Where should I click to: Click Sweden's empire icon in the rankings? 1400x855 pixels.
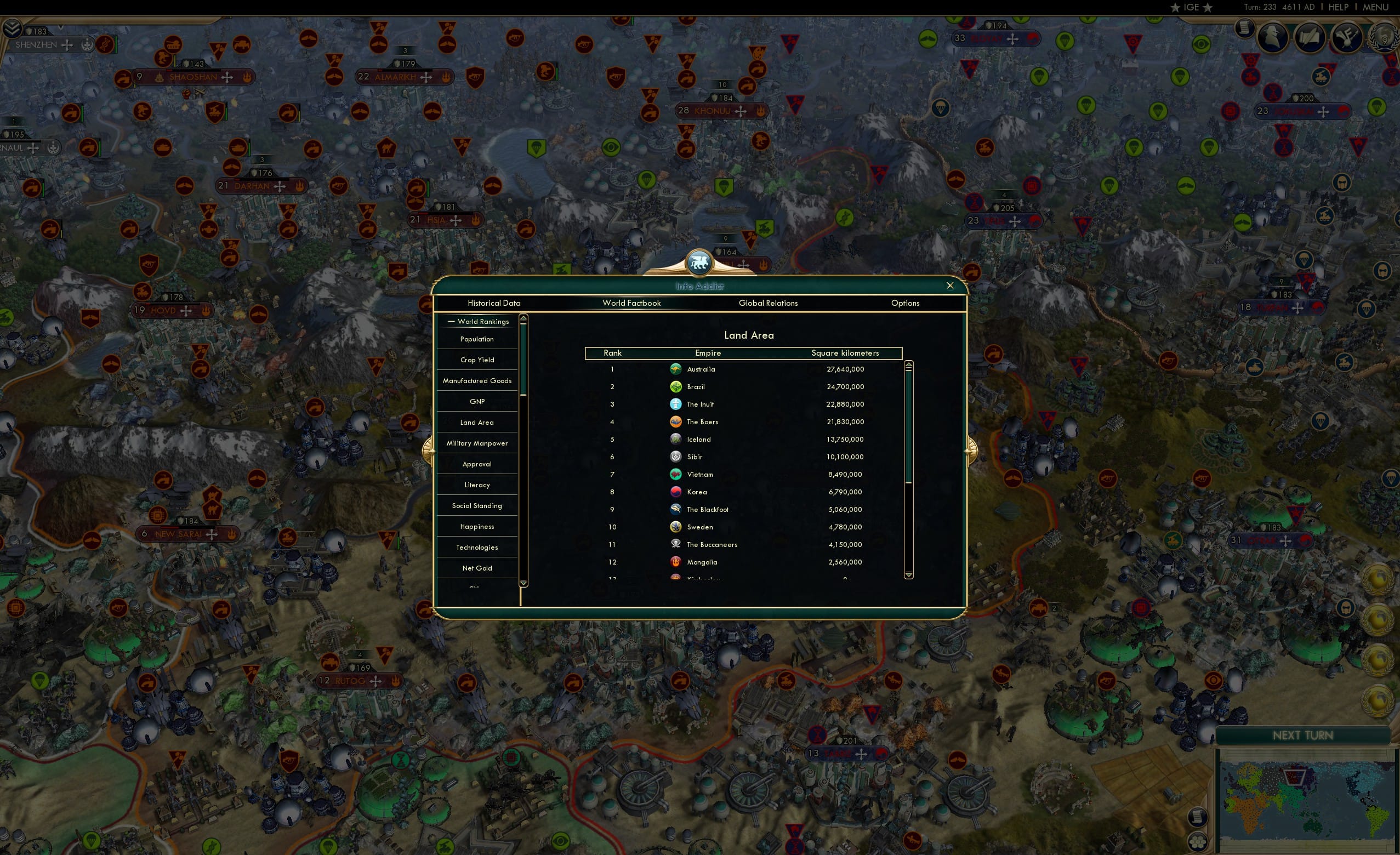pos(675,527)
